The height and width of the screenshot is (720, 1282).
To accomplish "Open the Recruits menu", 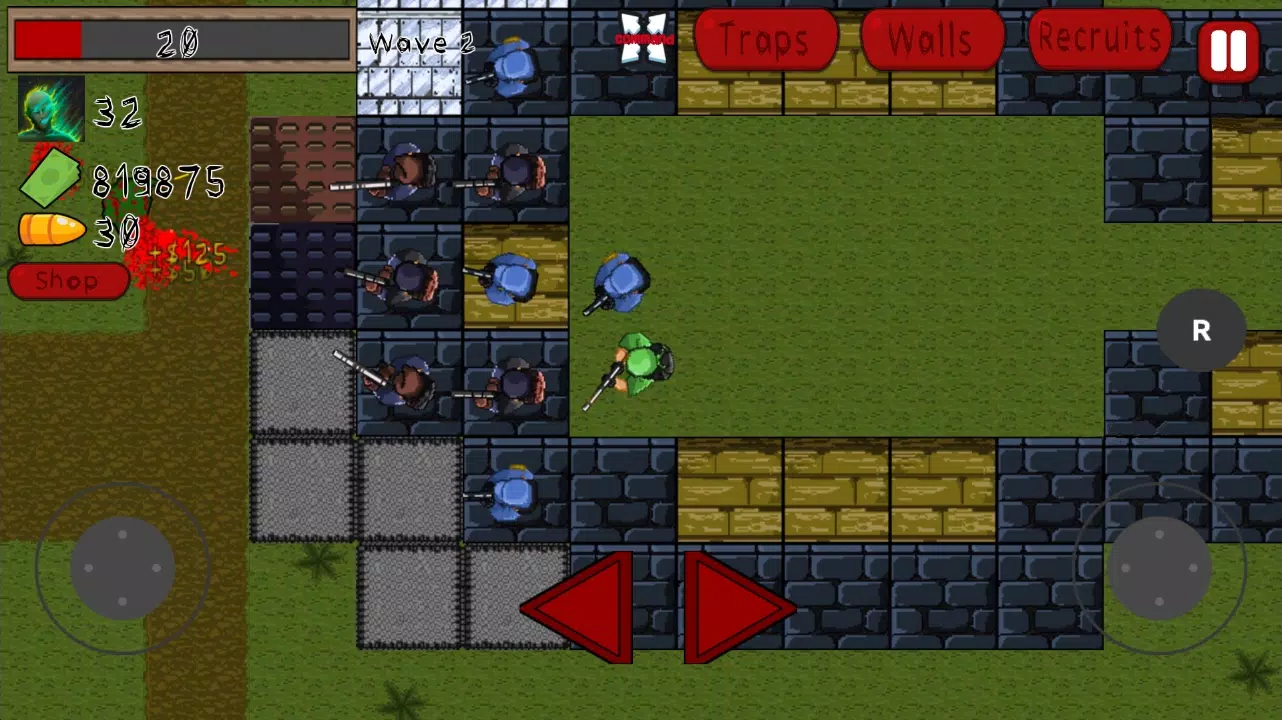I will (1098, 38).
